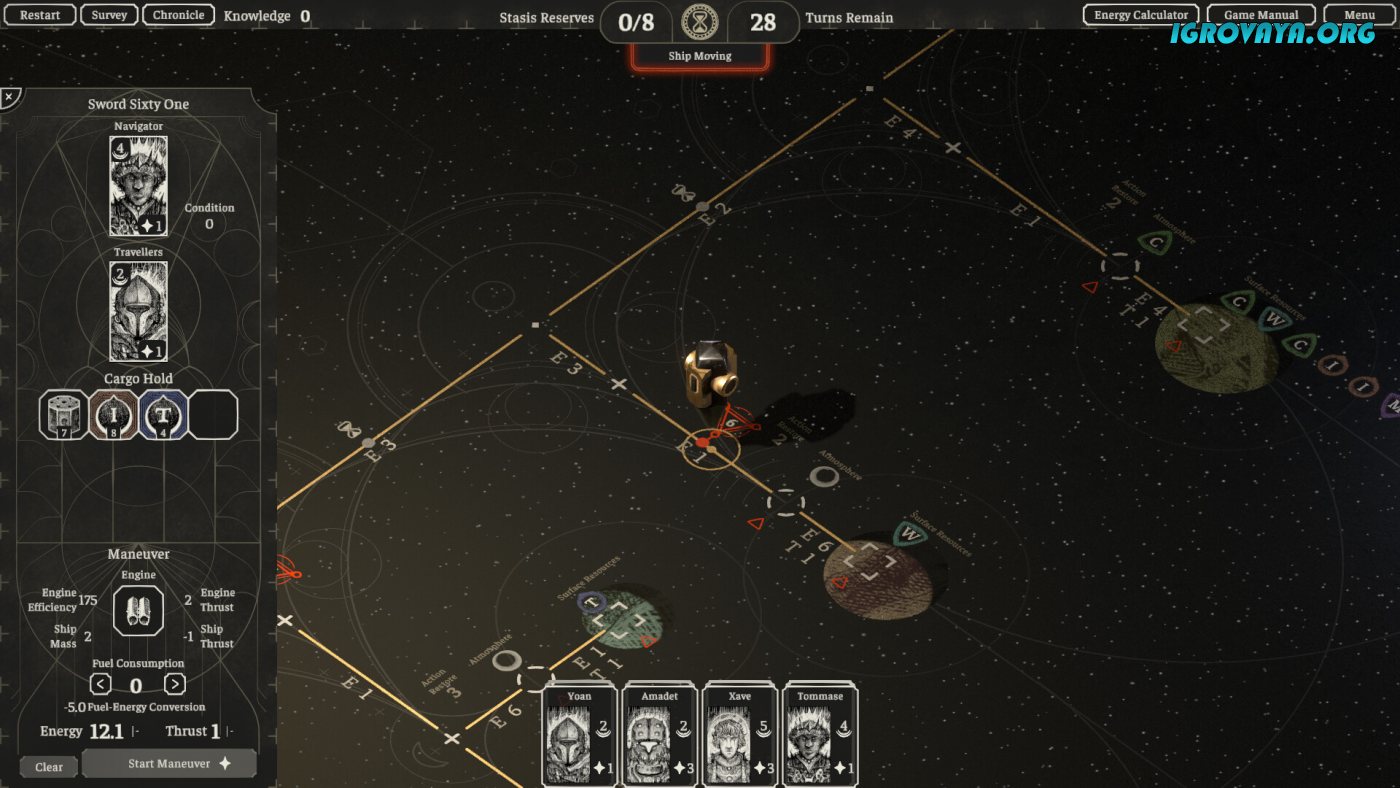The width and height of the screenshot is (1400, 788).
Task: Open the Survey panel
Action: click(x=109, y=15)
